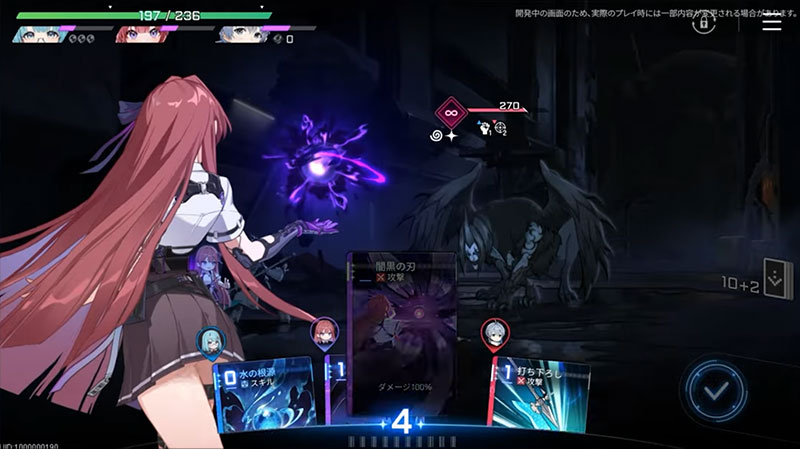Inspect the enemy's crosshair intent icon
Screen dimensions: 800x449
[500, 129]
